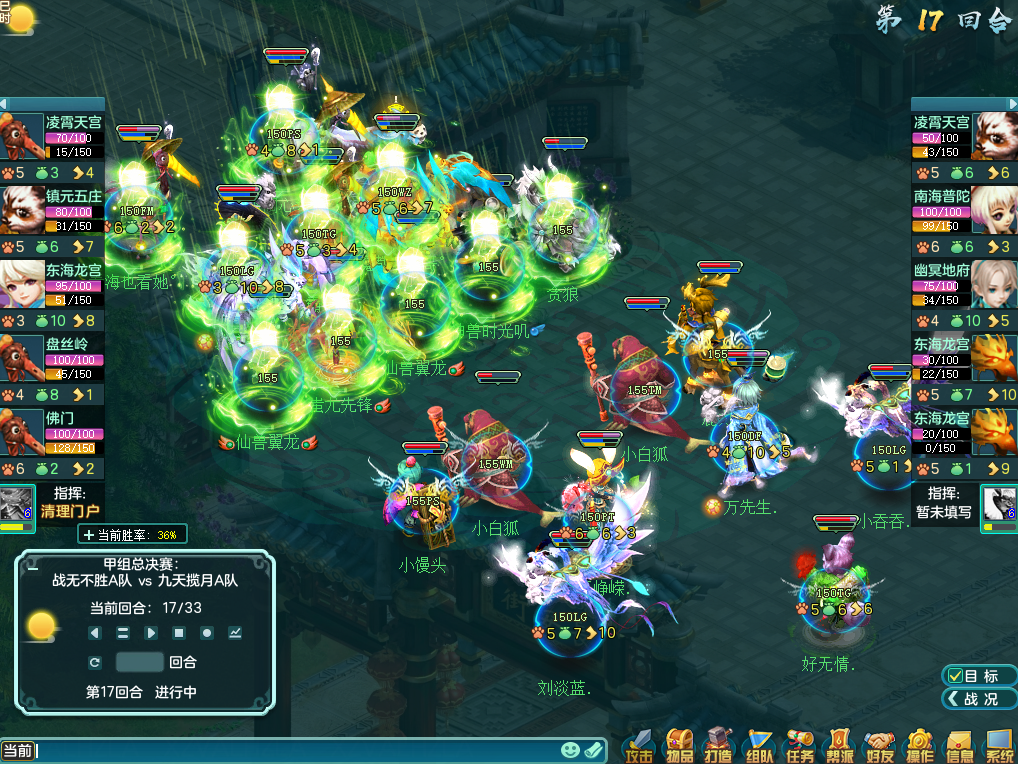1018x764 pixels.
Task: Stop the replay with the square button
Action: (179, 633)
